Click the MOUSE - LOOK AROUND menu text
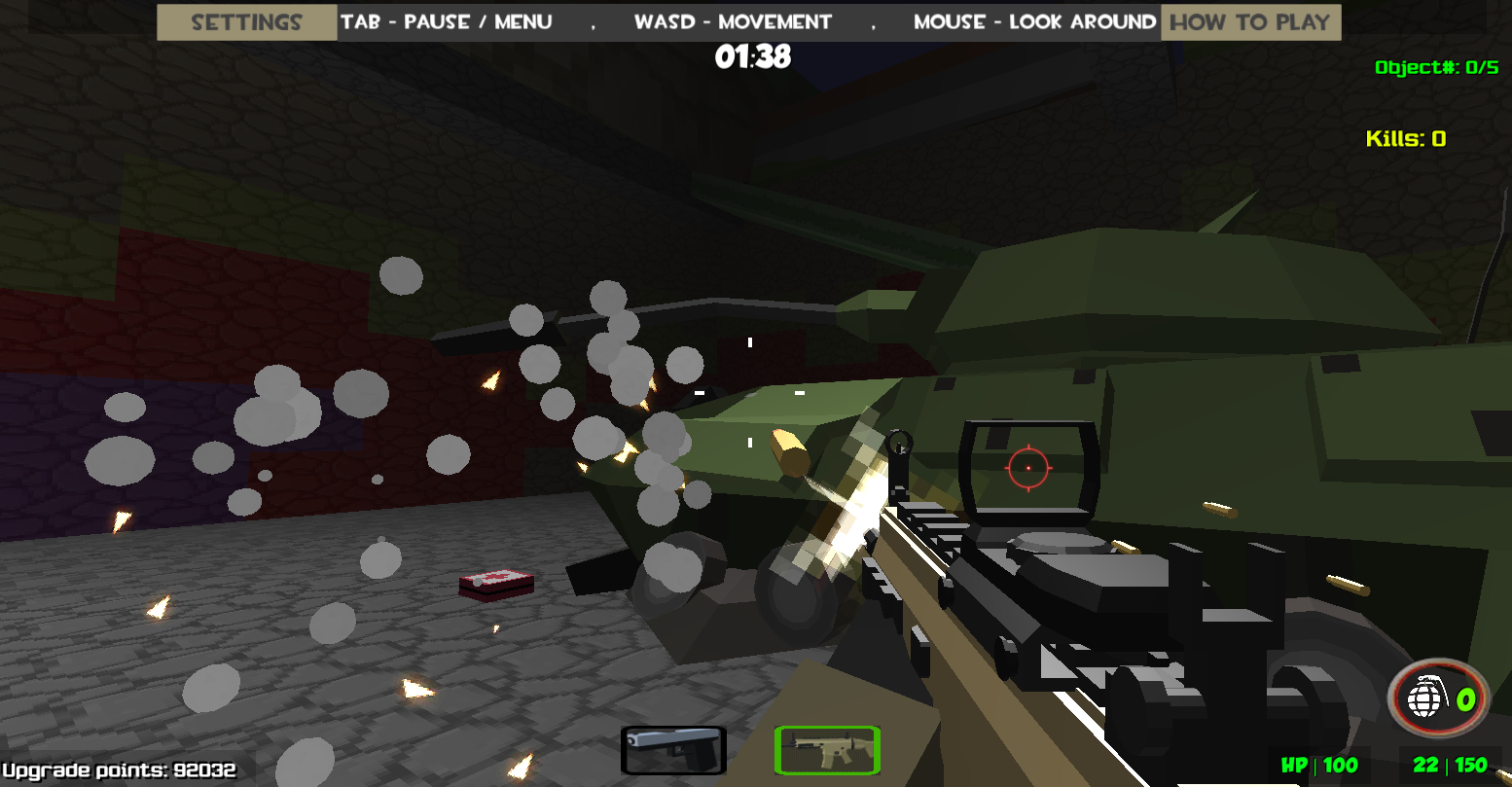 point(1032,21)
